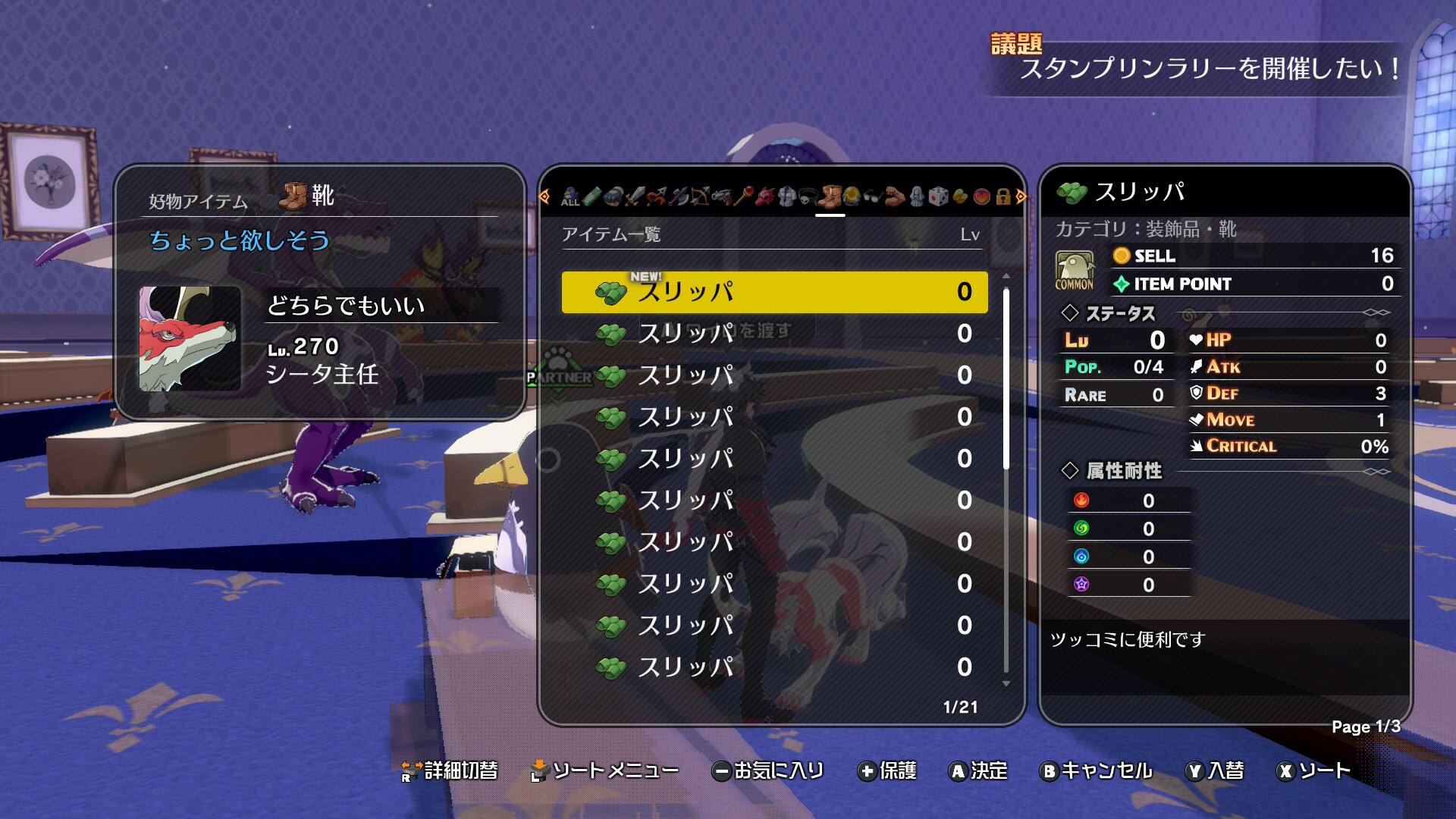Image resolution: width=1456 pixels, height=819 pixels.
Task: Open the padlock category tab
Action: pyautogui.click(x=1003, y=197)
